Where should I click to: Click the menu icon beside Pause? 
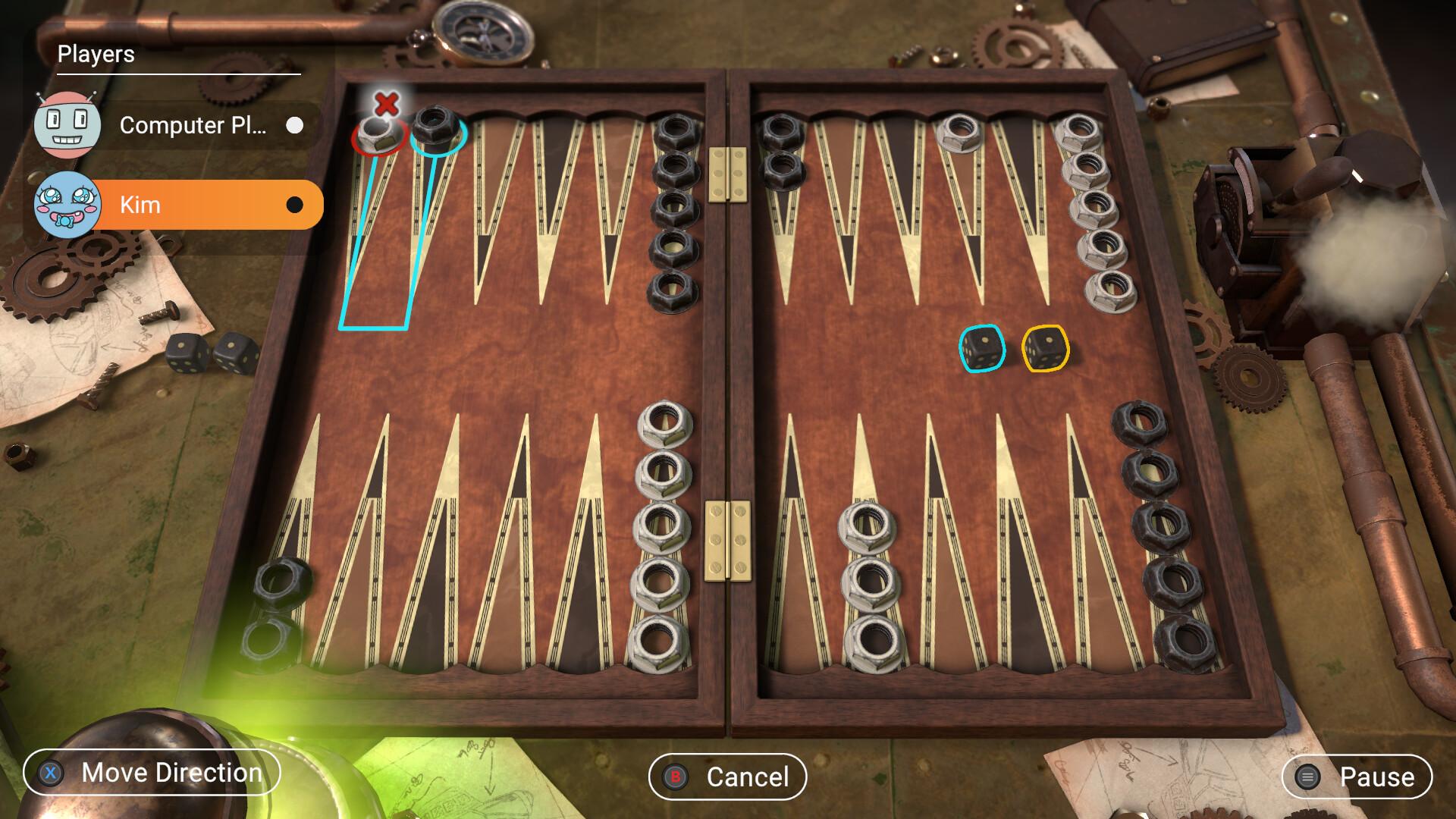1306,777
